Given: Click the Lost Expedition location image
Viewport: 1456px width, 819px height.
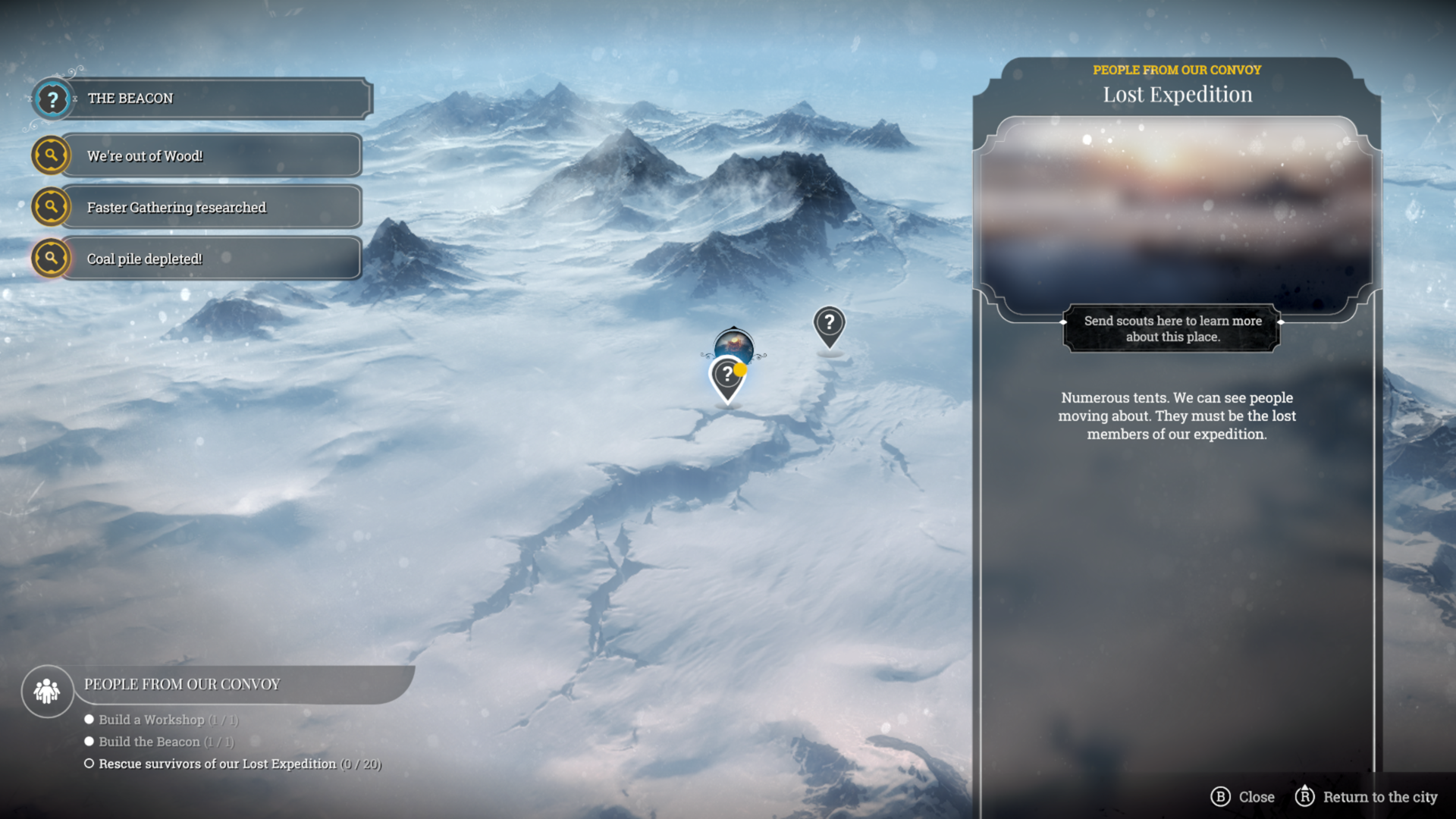Looking at the screenshot, I should pyautogui.click(x=1176, y=216).
